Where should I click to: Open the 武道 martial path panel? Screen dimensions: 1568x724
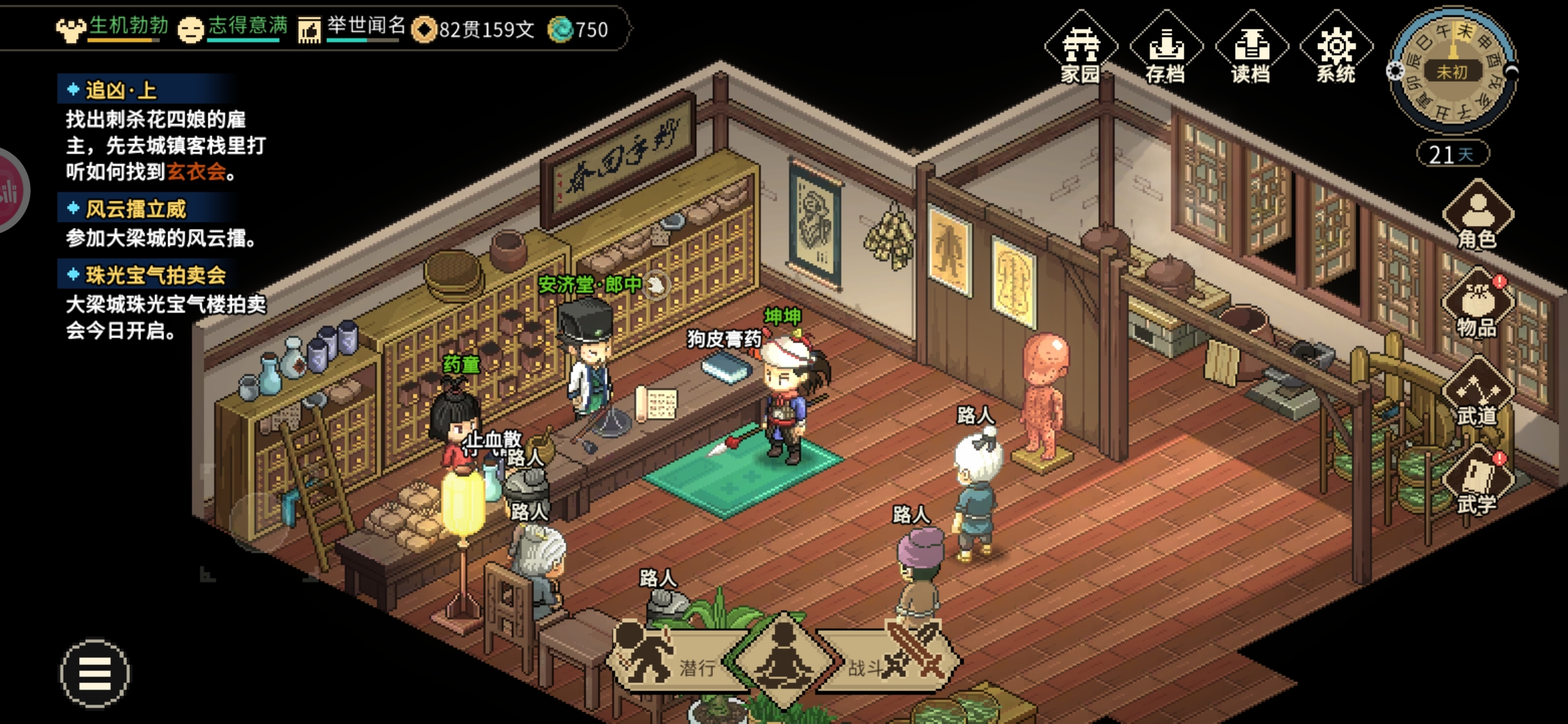[1478, 394]
